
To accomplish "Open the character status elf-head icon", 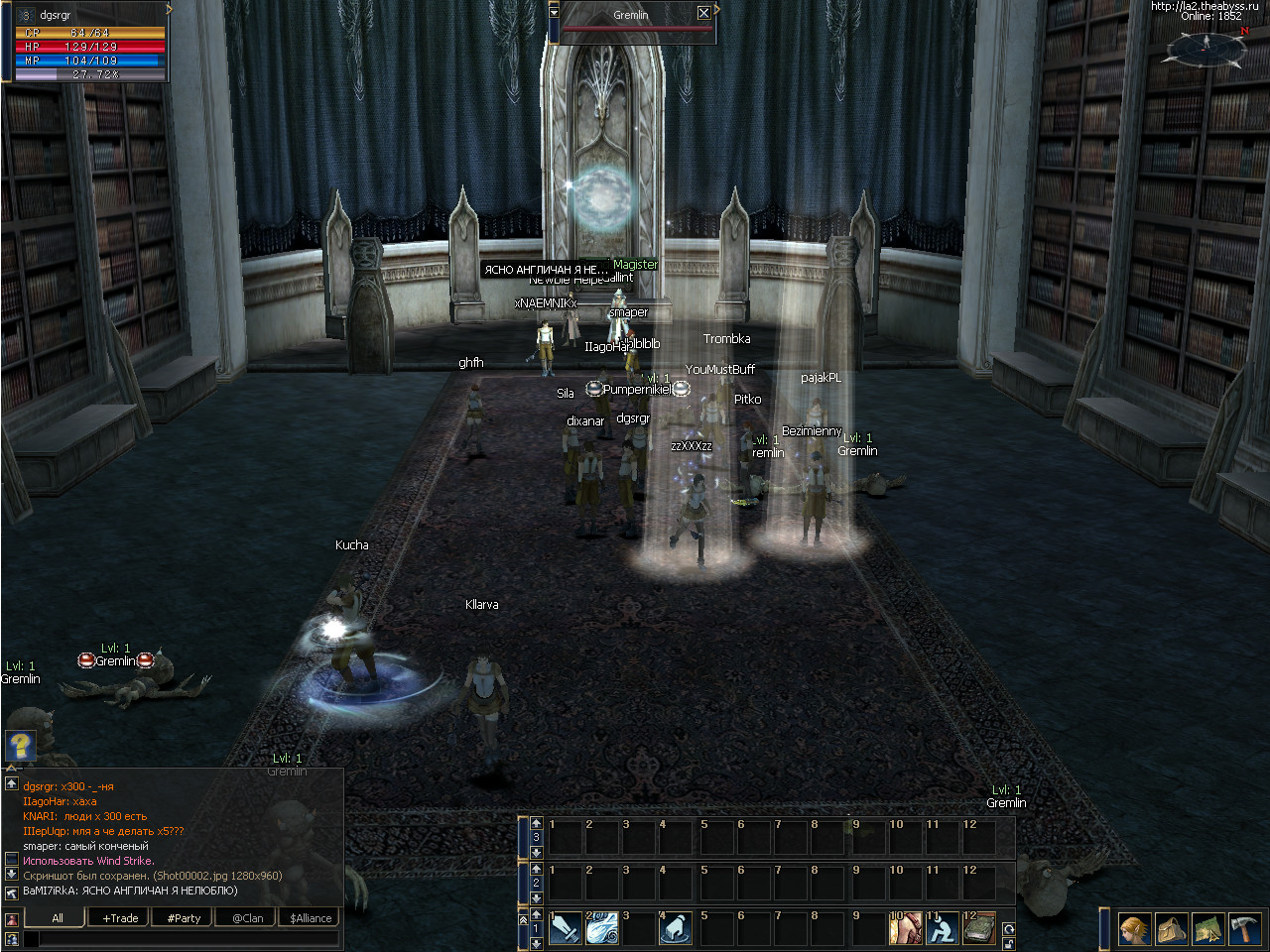I will [1135, 929].
